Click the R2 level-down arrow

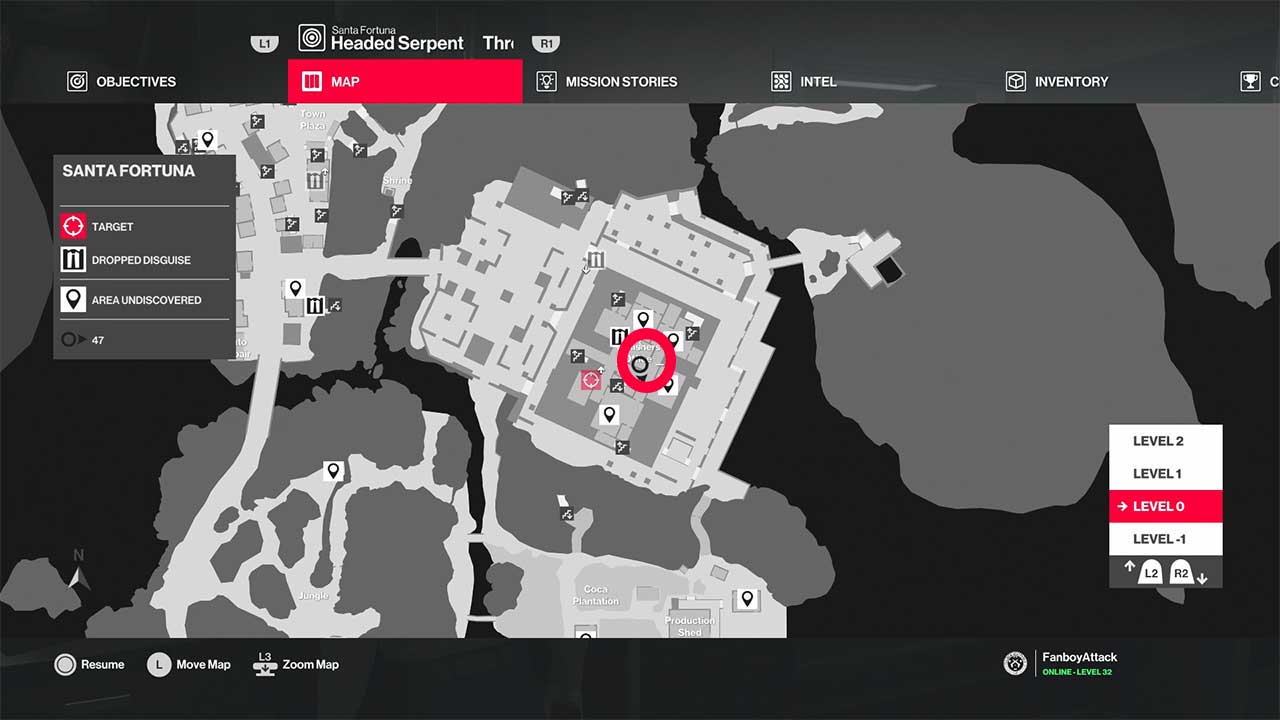pyautogui.click(x=1181, y=572)
